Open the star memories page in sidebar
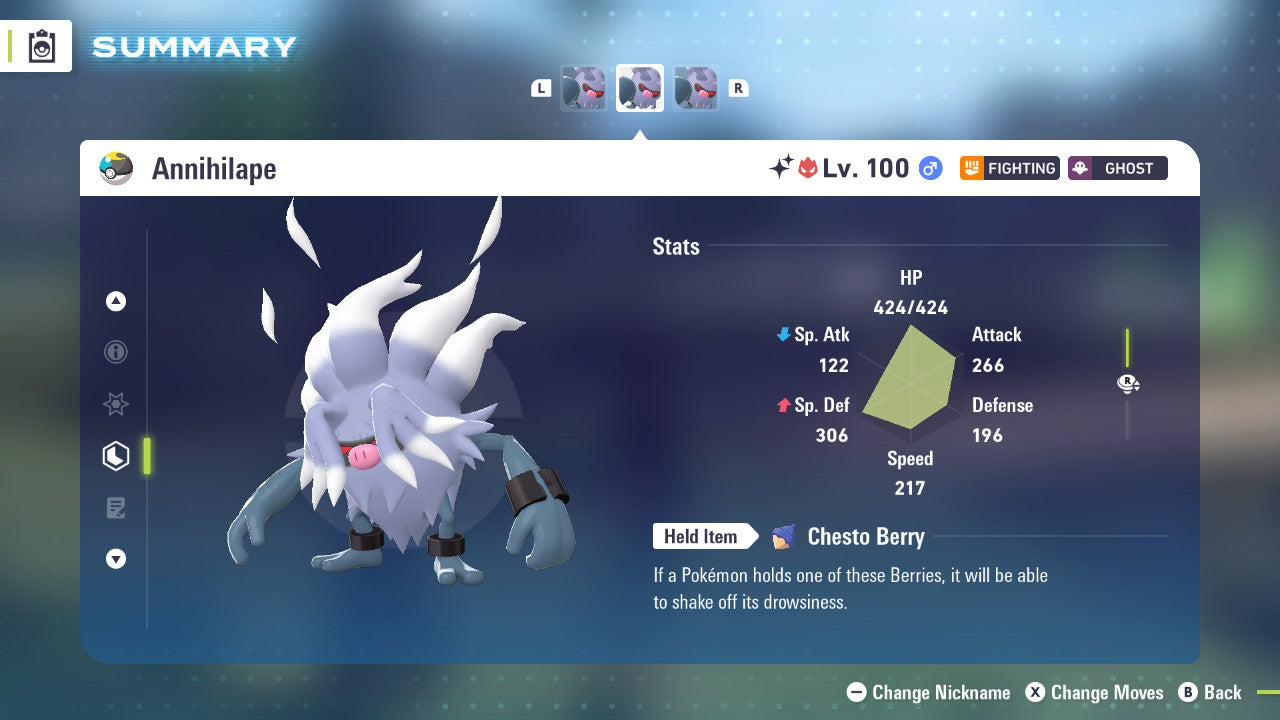 point(116,404)
